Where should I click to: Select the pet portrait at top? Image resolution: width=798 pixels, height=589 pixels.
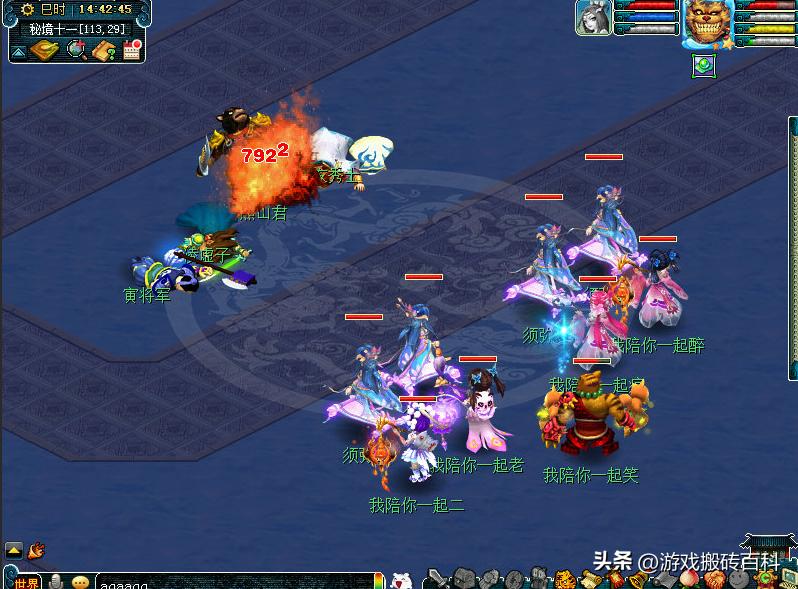[594, 18]
